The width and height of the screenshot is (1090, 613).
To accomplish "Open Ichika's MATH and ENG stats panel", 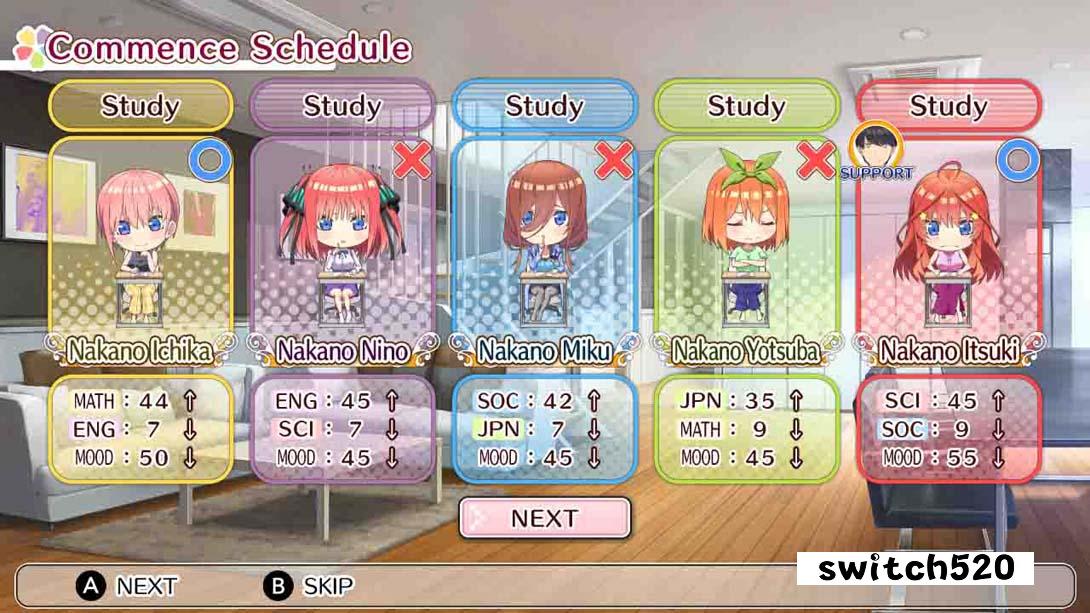I will [x=140, y=430].
